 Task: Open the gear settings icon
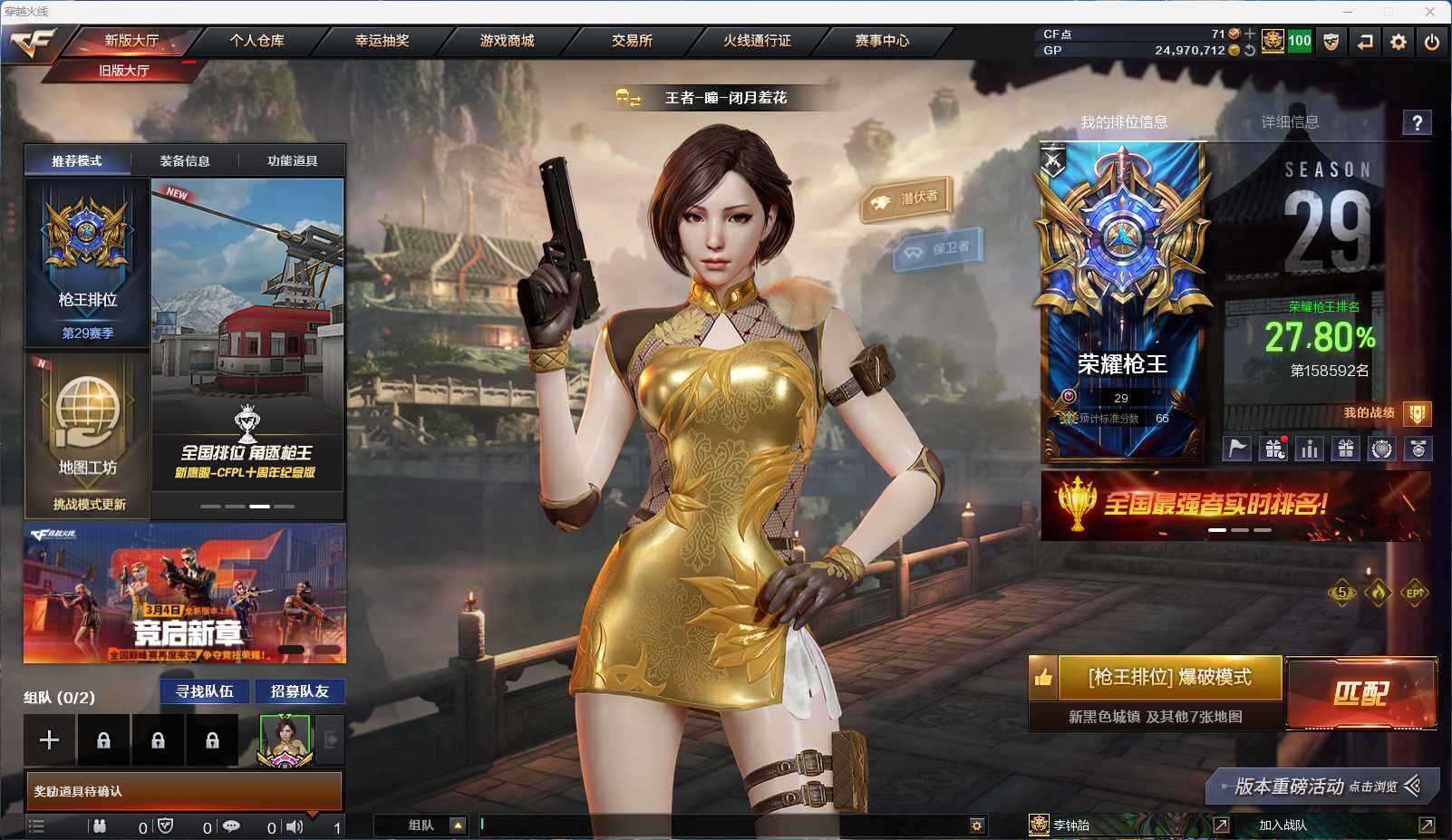pos(1399,42)
